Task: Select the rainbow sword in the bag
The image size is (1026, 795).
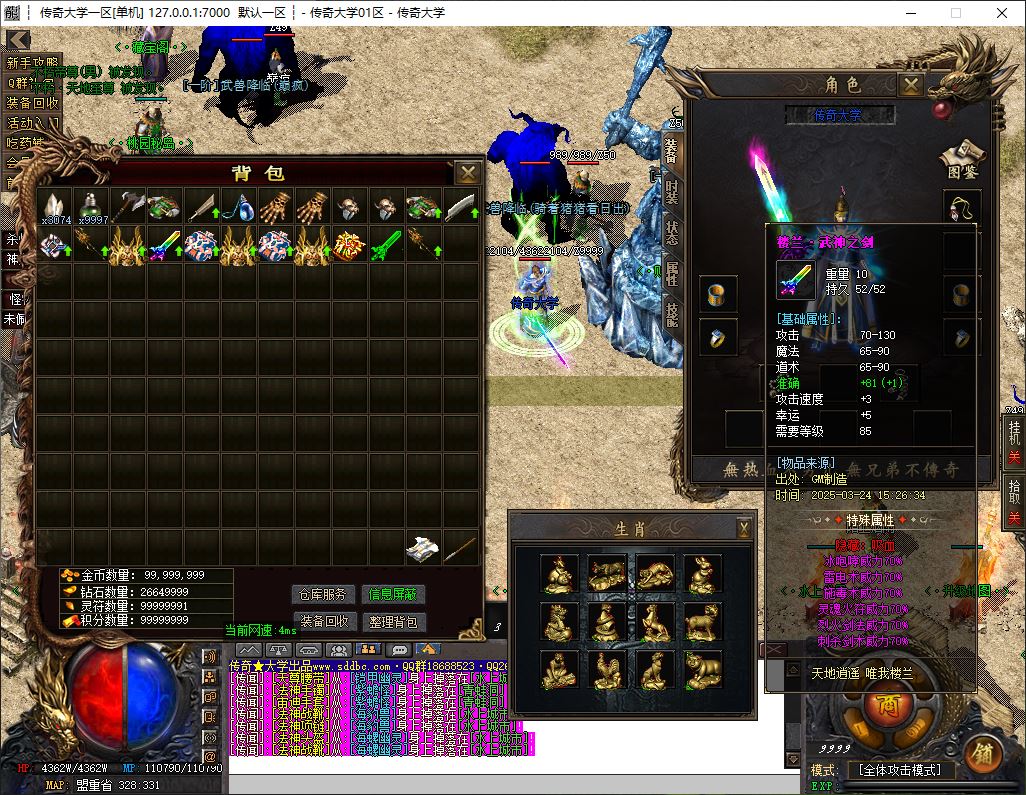Action: pyautogui.click(x=164, y=245)
